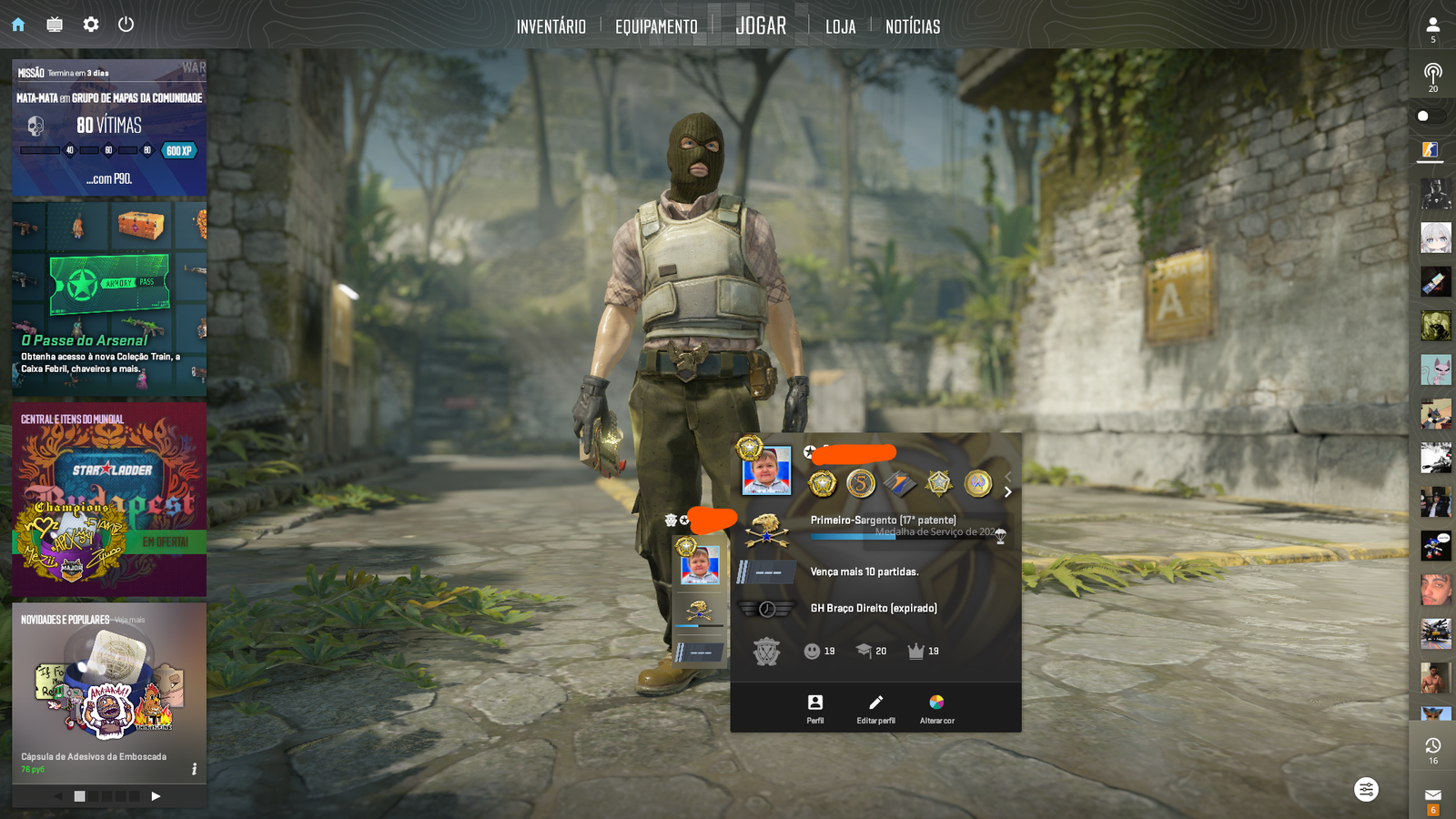Go to the Notícias tab
Screen dimensions: 1456x819
click(913, 26)
